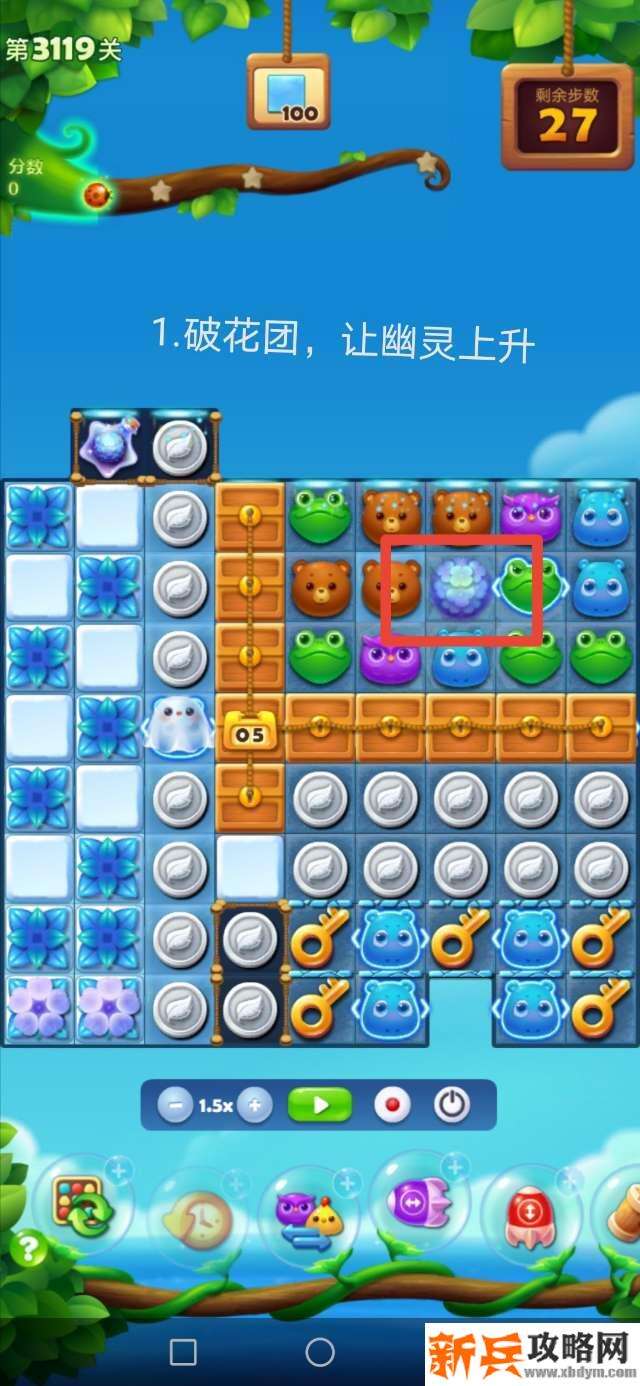Open the ice tile goal panel
Screen dimensions: 640x1386
pos(288,92)
